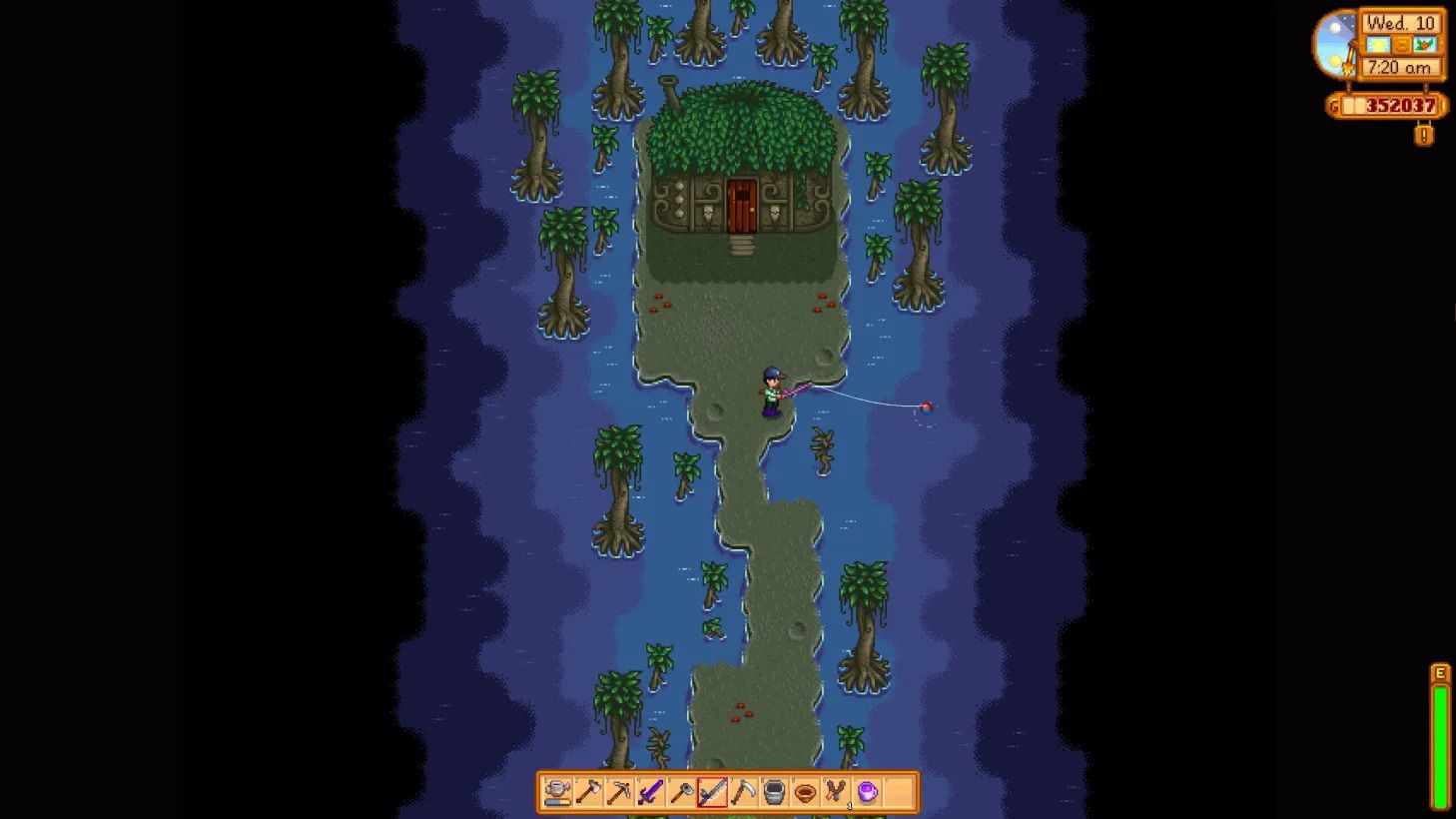The height and width of the screenshot is (819, 1456).
Task: Click the season icon beside the weather display
Action: [x=1422, y=44]
